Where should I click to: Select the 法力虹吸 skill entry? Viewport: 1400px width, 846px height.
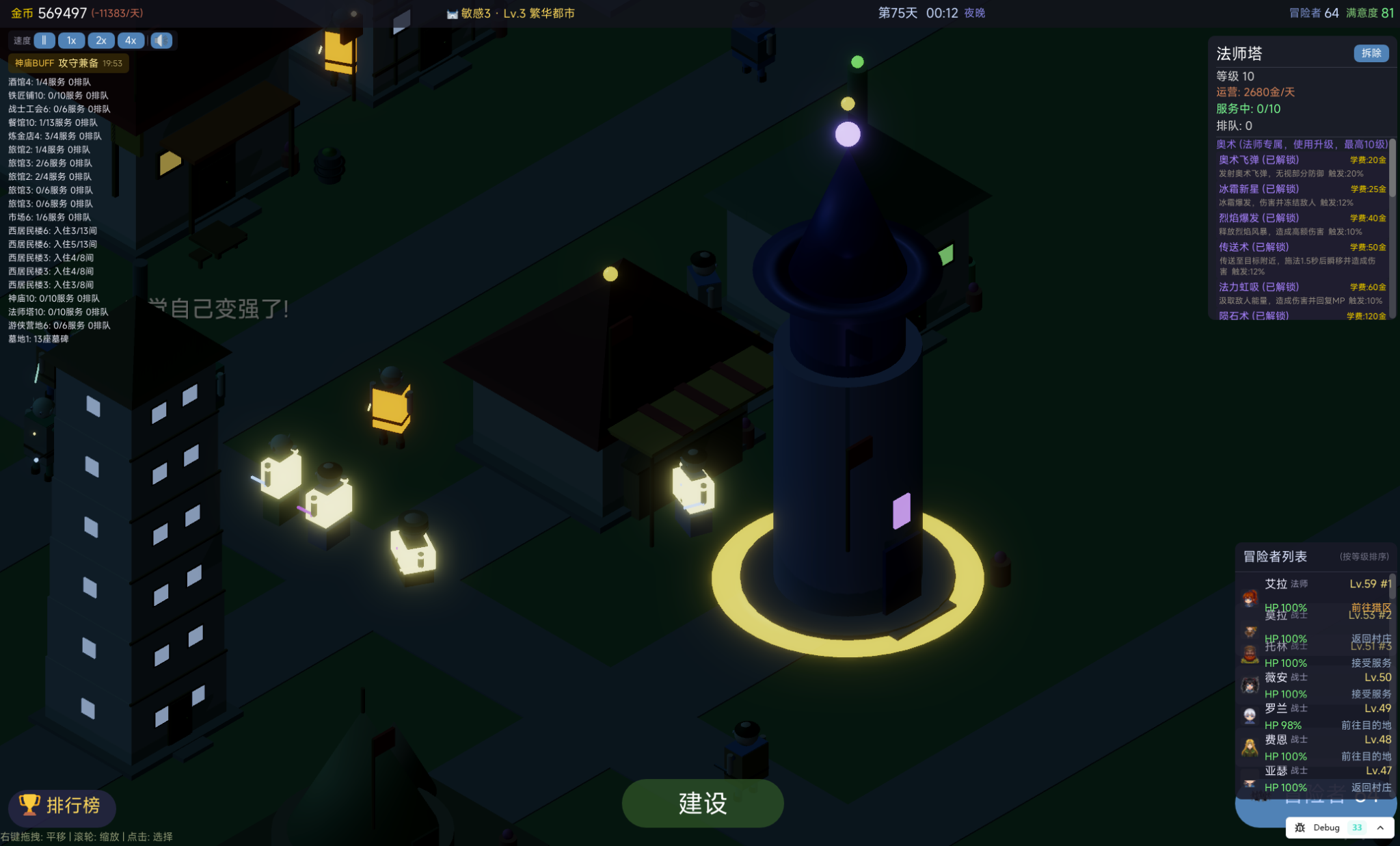click(x=1258, y=287)
